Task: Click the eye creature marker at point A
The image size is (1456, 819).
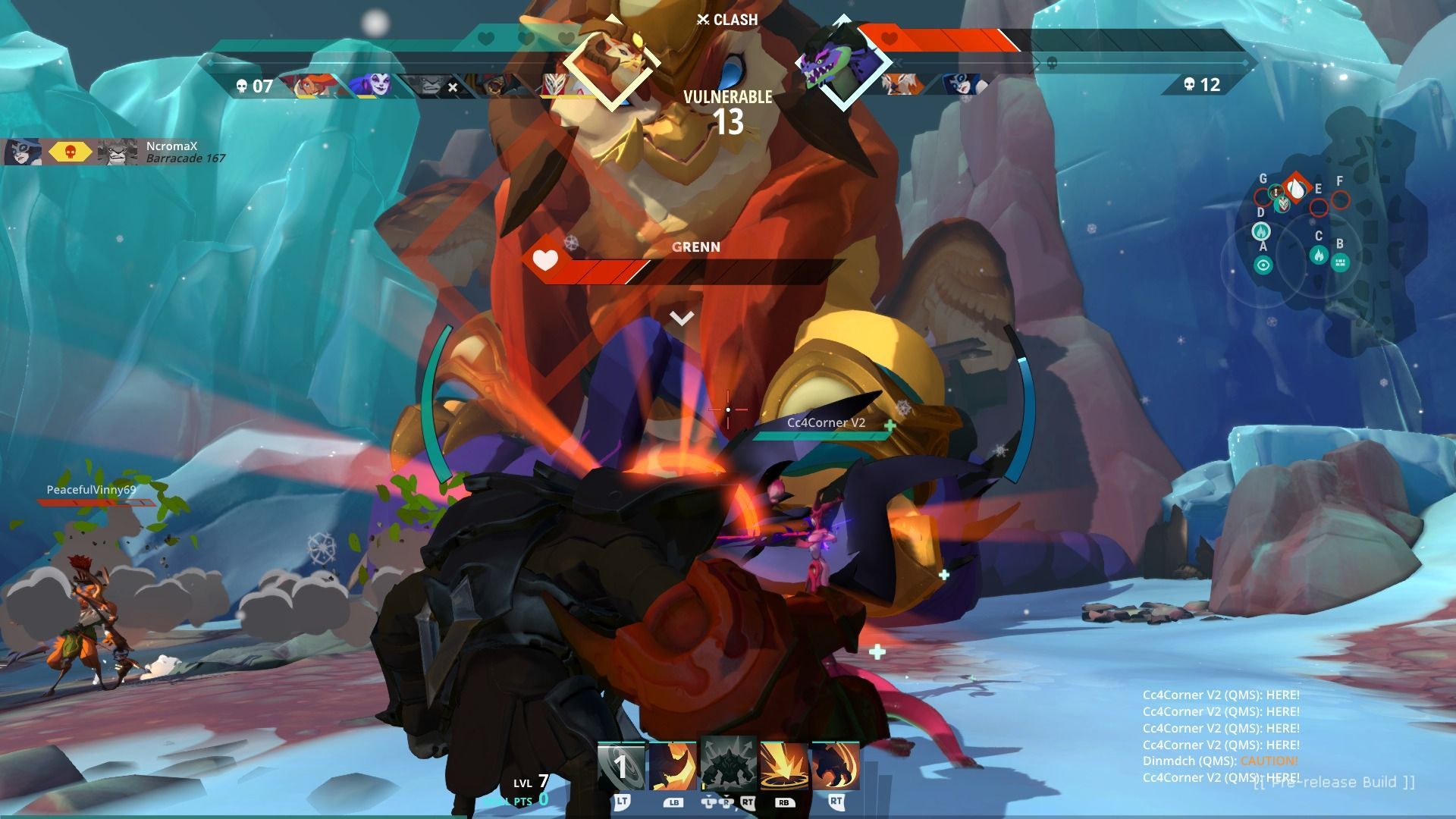Action: (1263, 265)
